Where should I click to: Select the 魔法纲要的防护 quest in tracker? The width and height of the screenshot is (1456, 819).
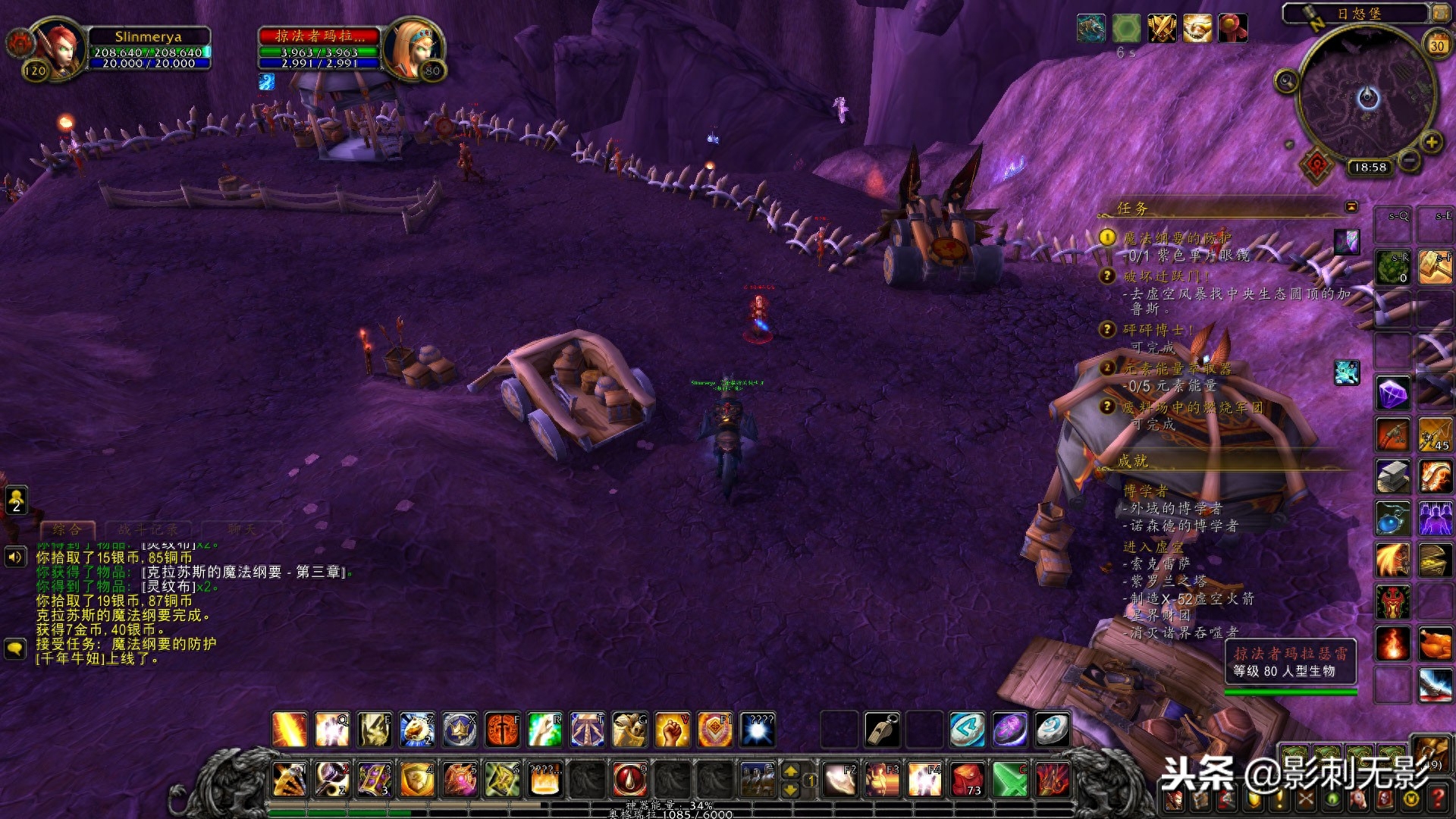1177,238
